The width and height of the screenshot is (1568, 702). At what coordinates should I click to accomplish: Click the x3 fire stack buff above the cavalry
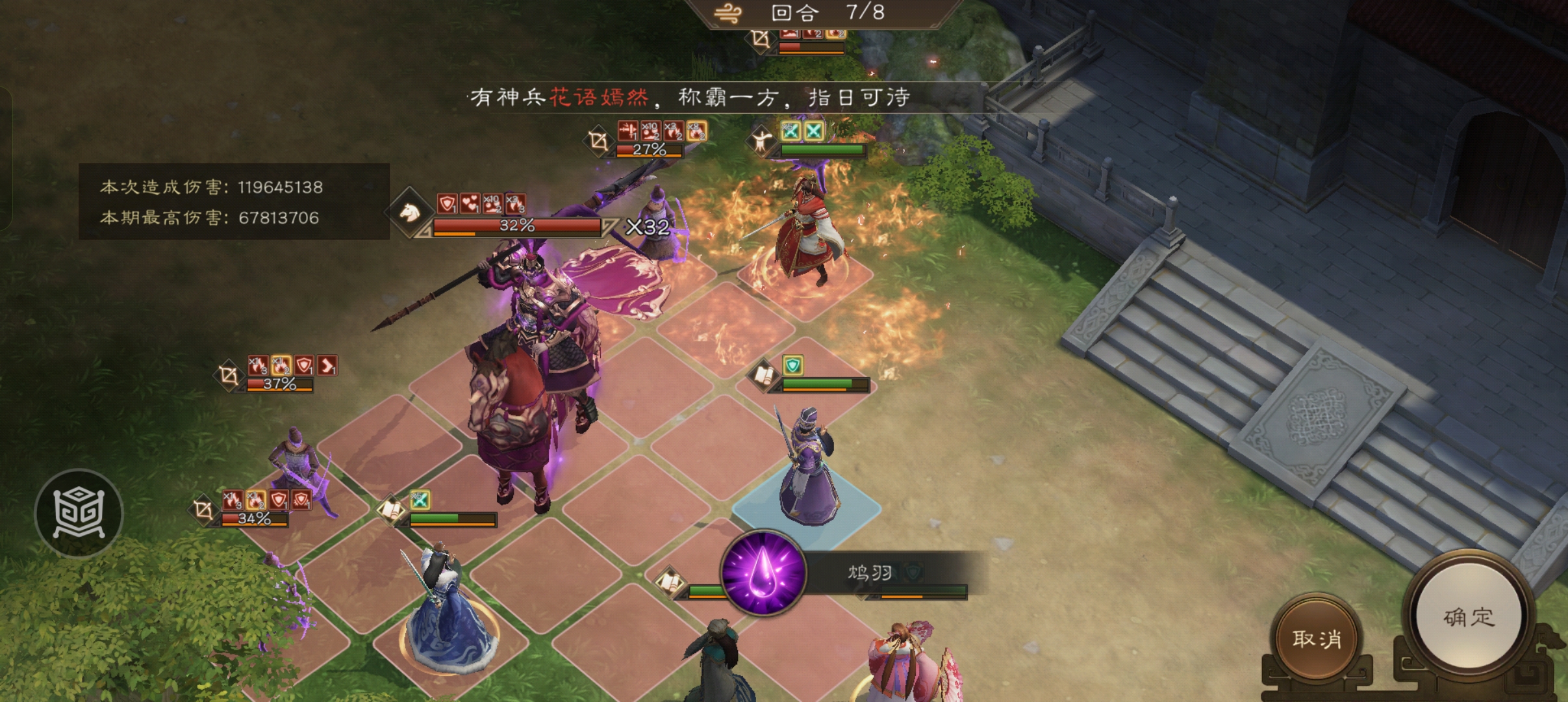click(x=515, y=203)
